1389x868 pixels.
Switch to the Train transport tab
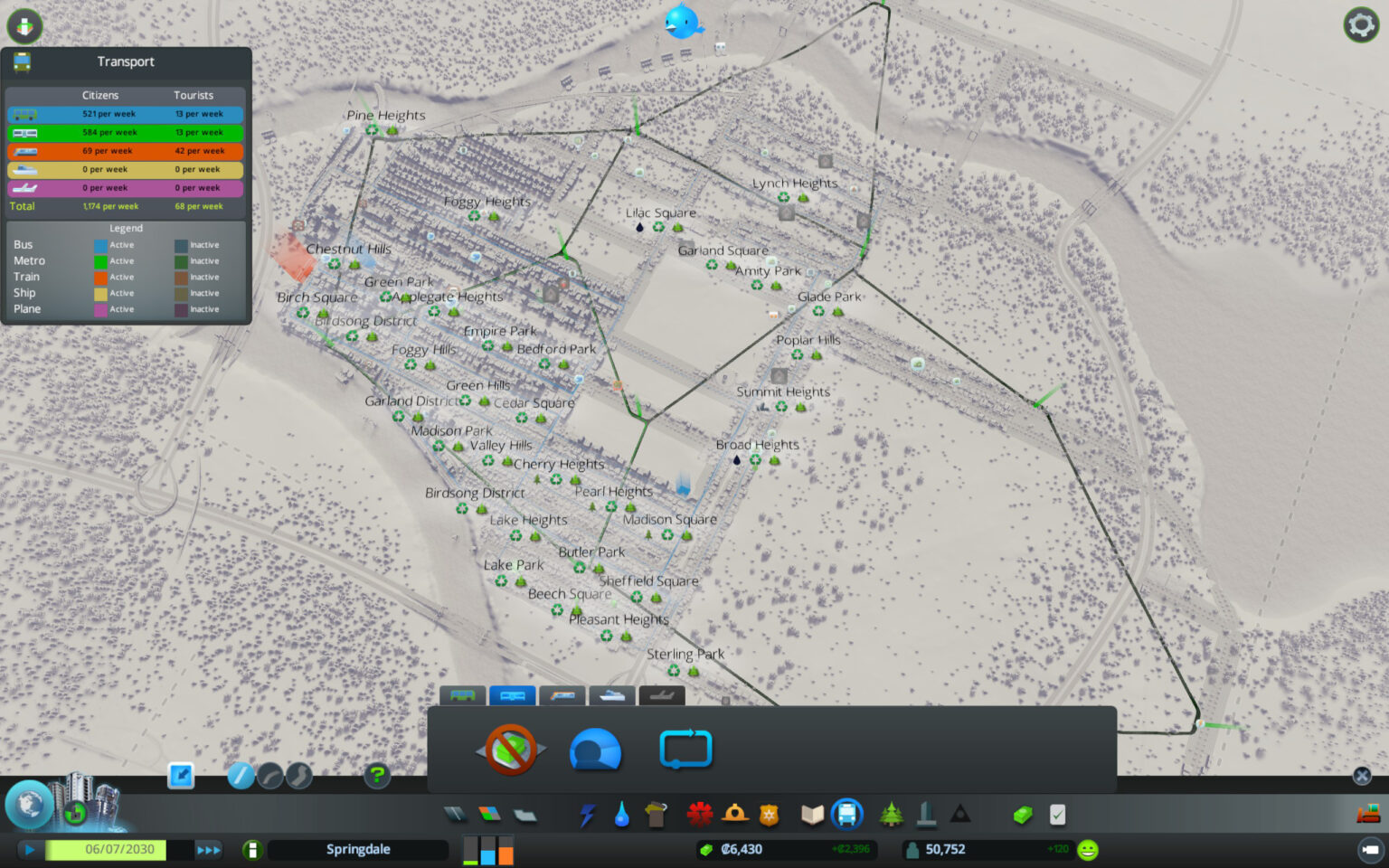pos(562,696)
